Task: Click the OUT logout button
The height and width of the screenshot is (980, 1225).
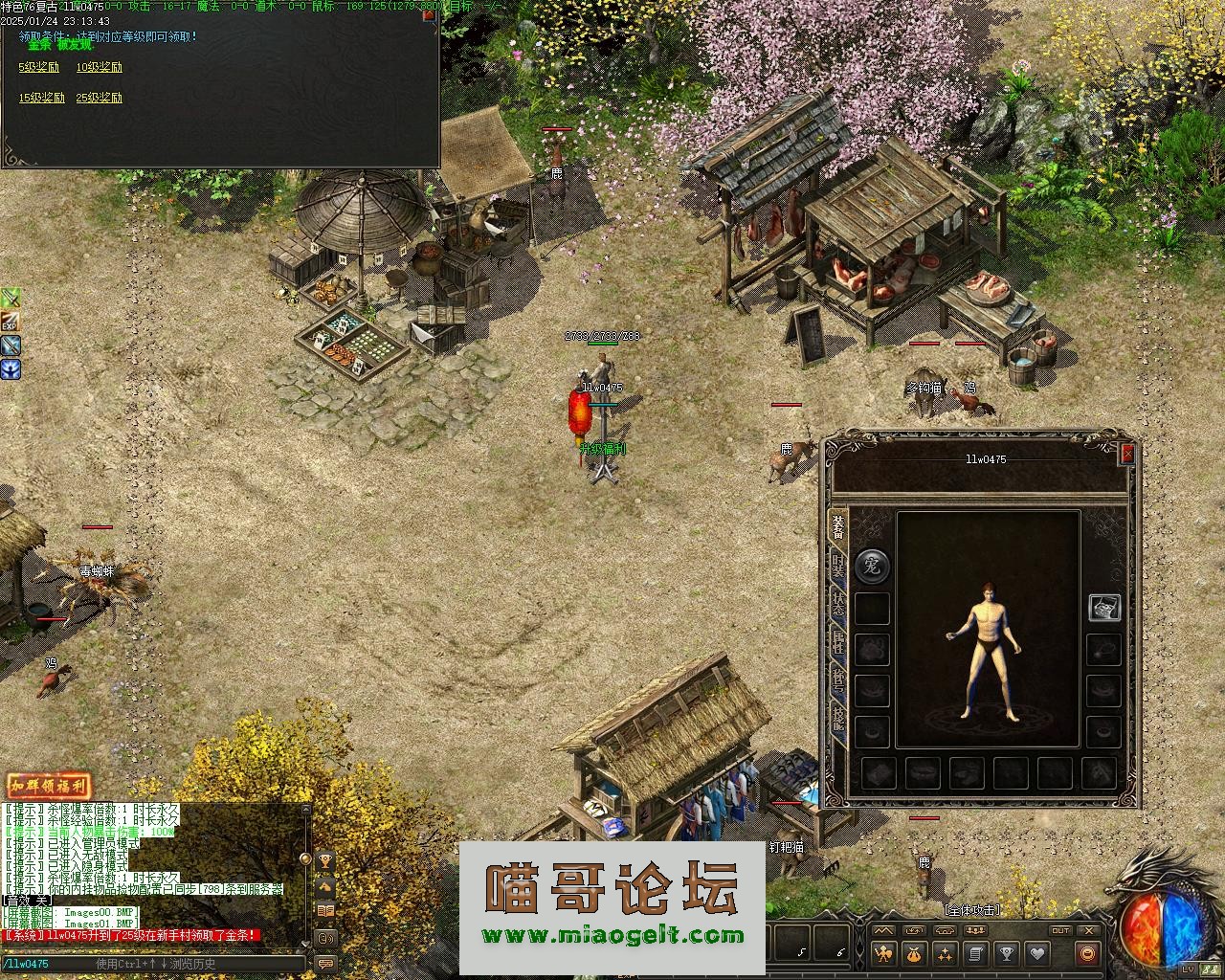Action: (1060, 930)
